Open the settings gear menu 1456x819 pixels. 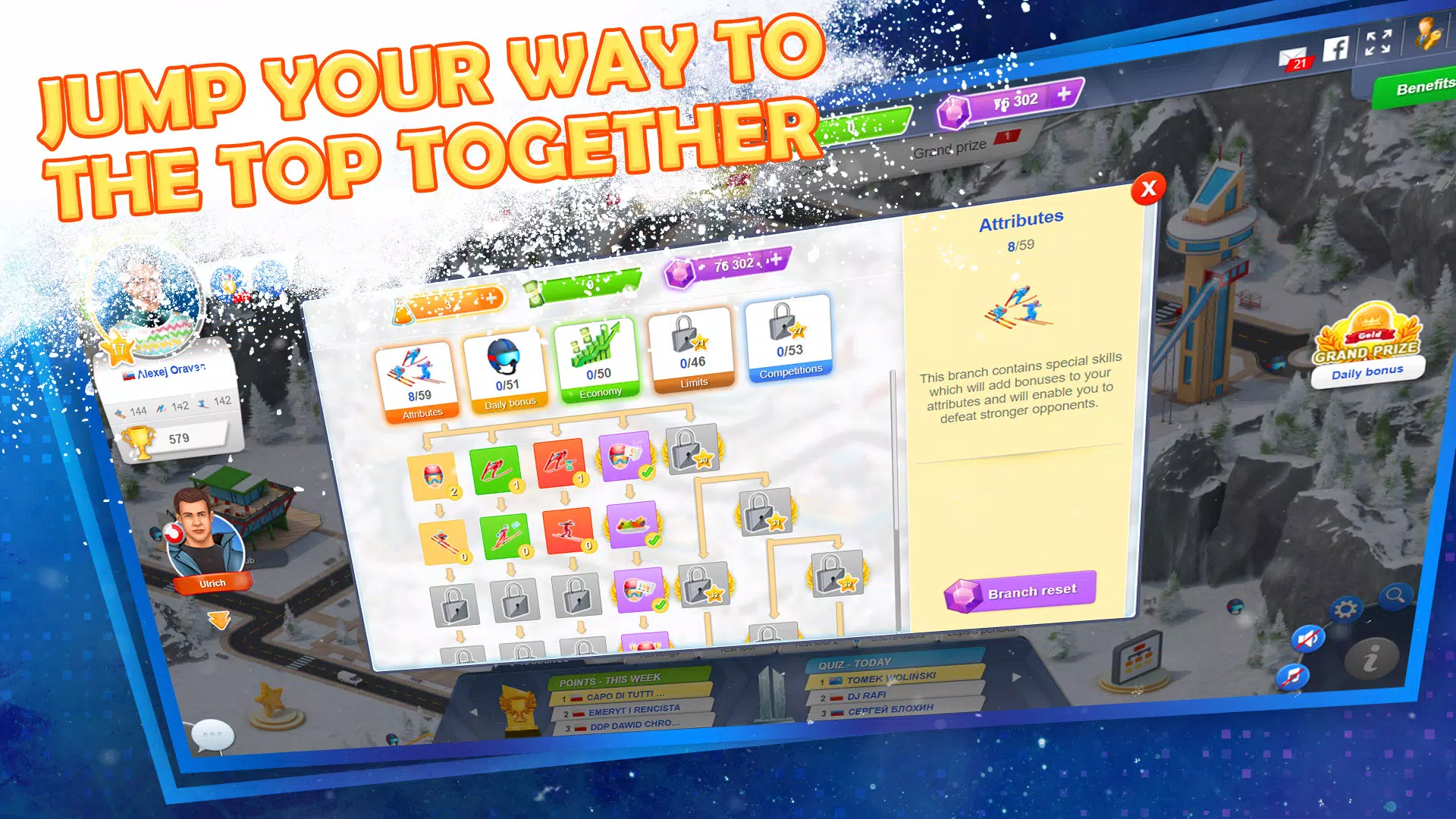point(1346,609)
